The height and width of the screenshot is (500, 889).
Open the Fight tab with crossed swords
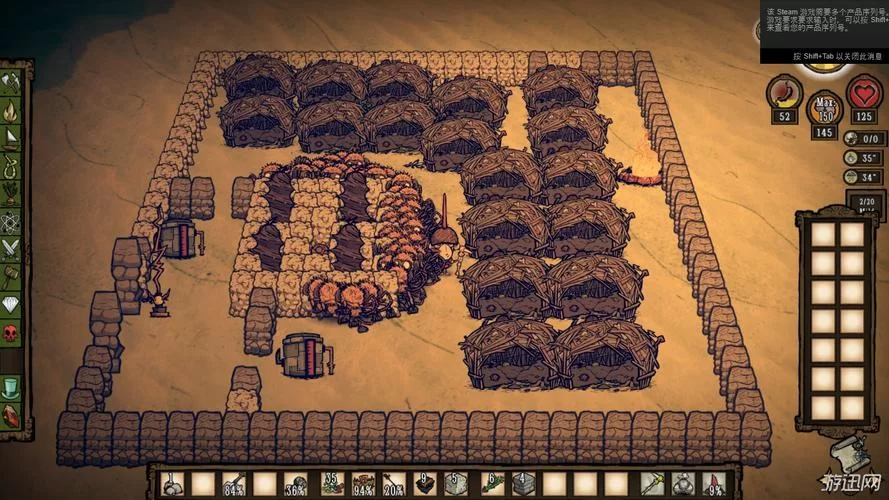tap(11, 247)
